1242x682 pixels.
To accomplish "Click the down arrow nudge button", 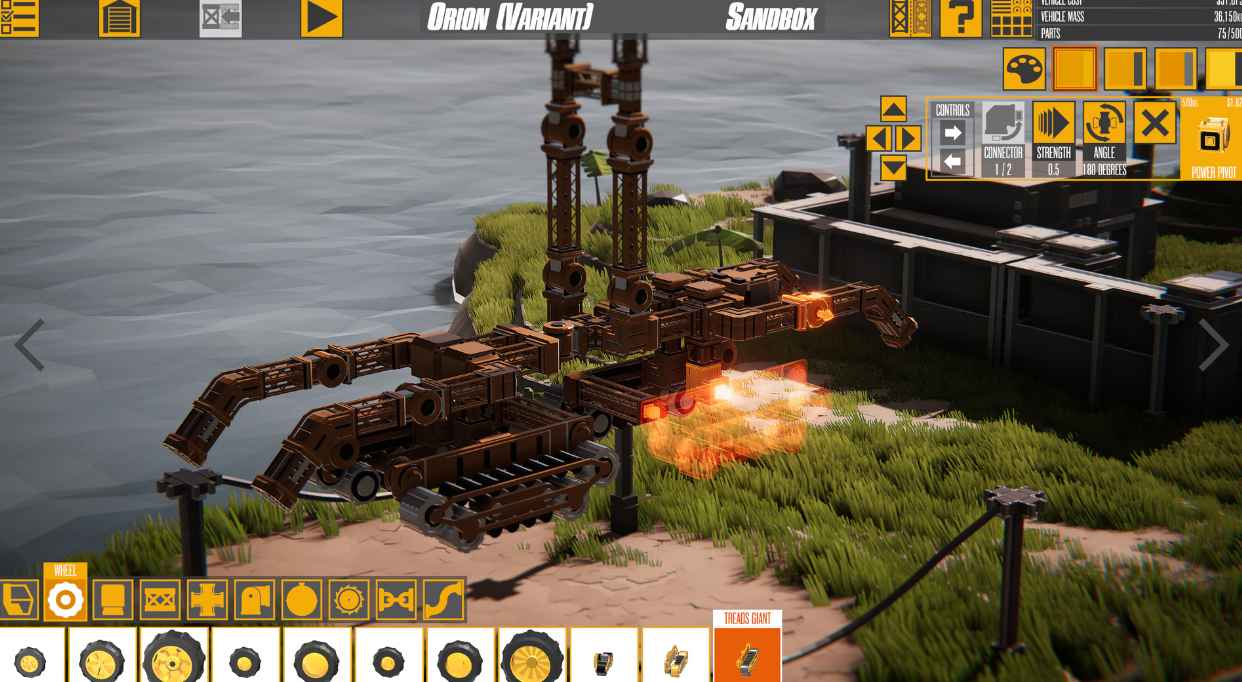I will (893, 167).
